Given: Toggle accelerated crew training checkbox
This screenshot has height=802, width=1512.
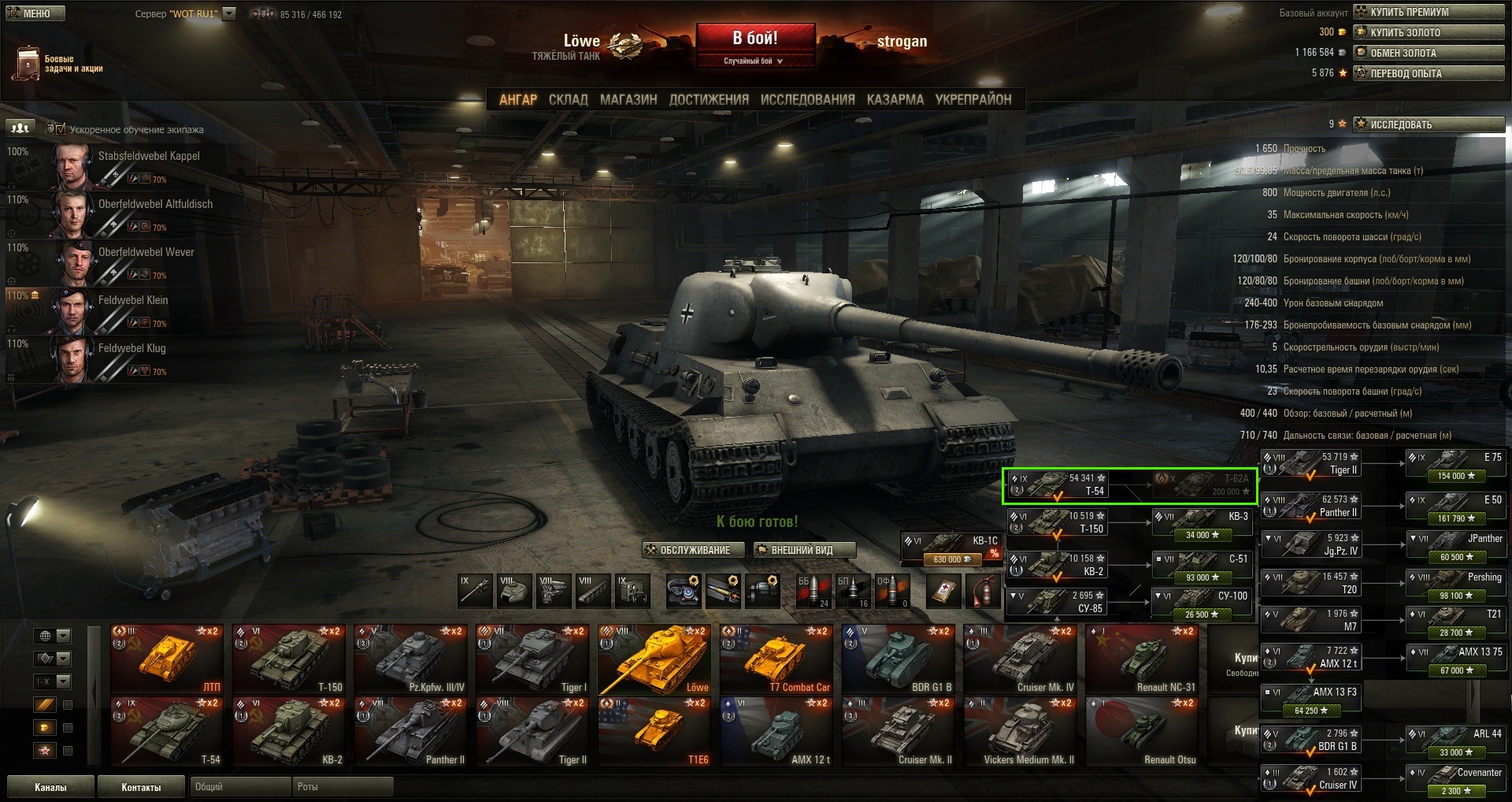Looking at the screenshot, I should (x=61, y=128).
